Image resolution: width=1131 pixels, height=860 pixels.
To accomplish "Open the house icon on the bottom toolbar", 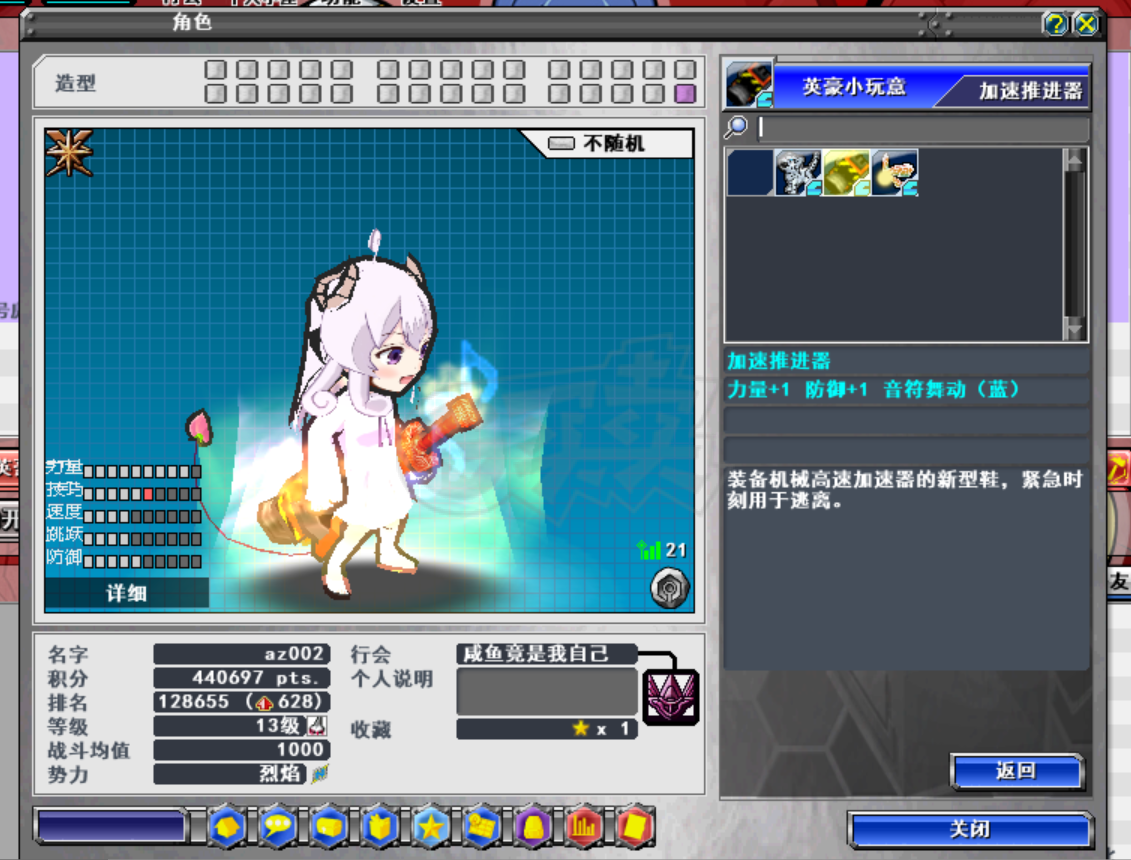I will coord(227,827).
